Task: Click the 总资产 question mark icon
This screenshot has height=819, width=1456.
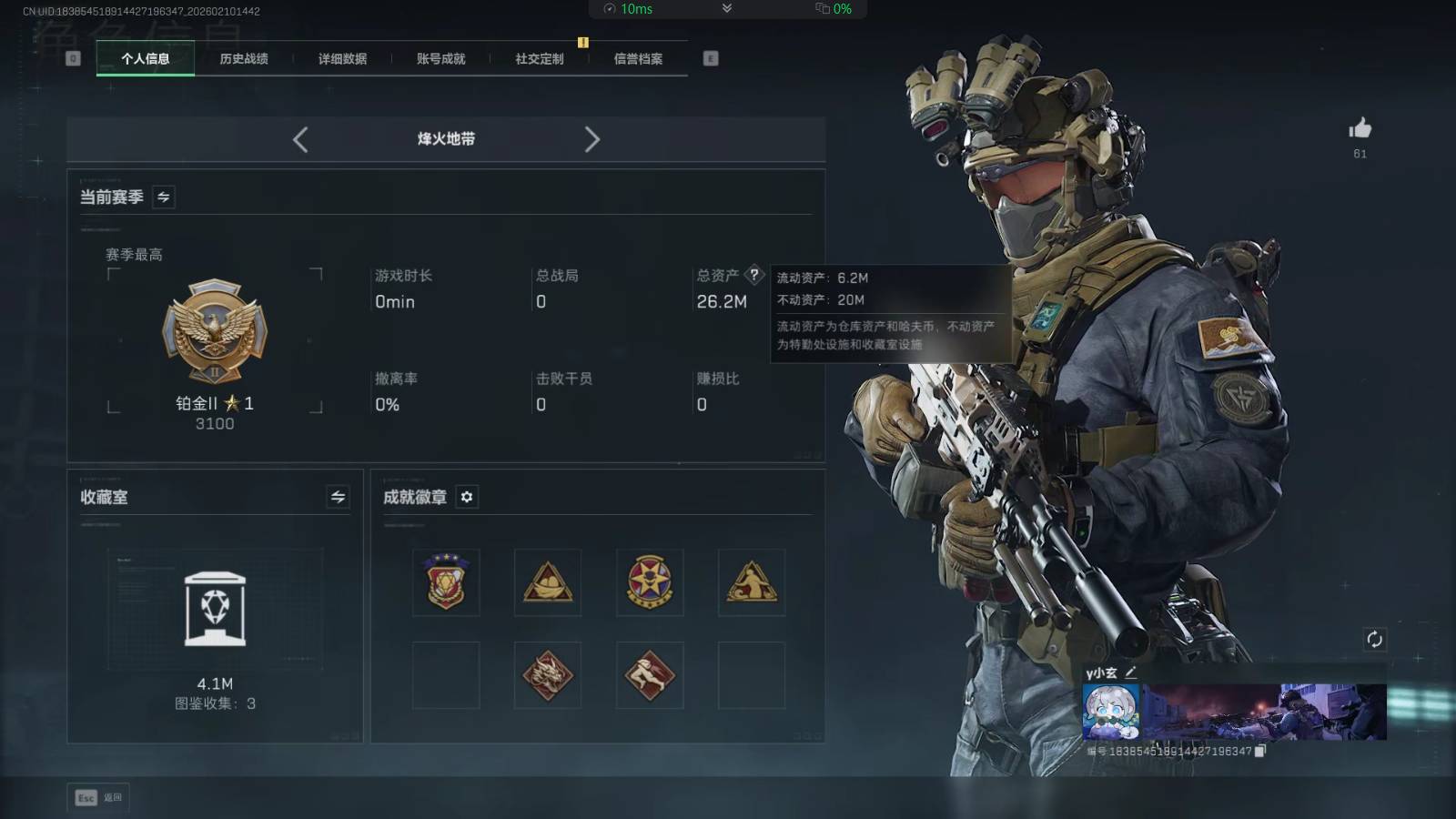Action: point(753,275)
